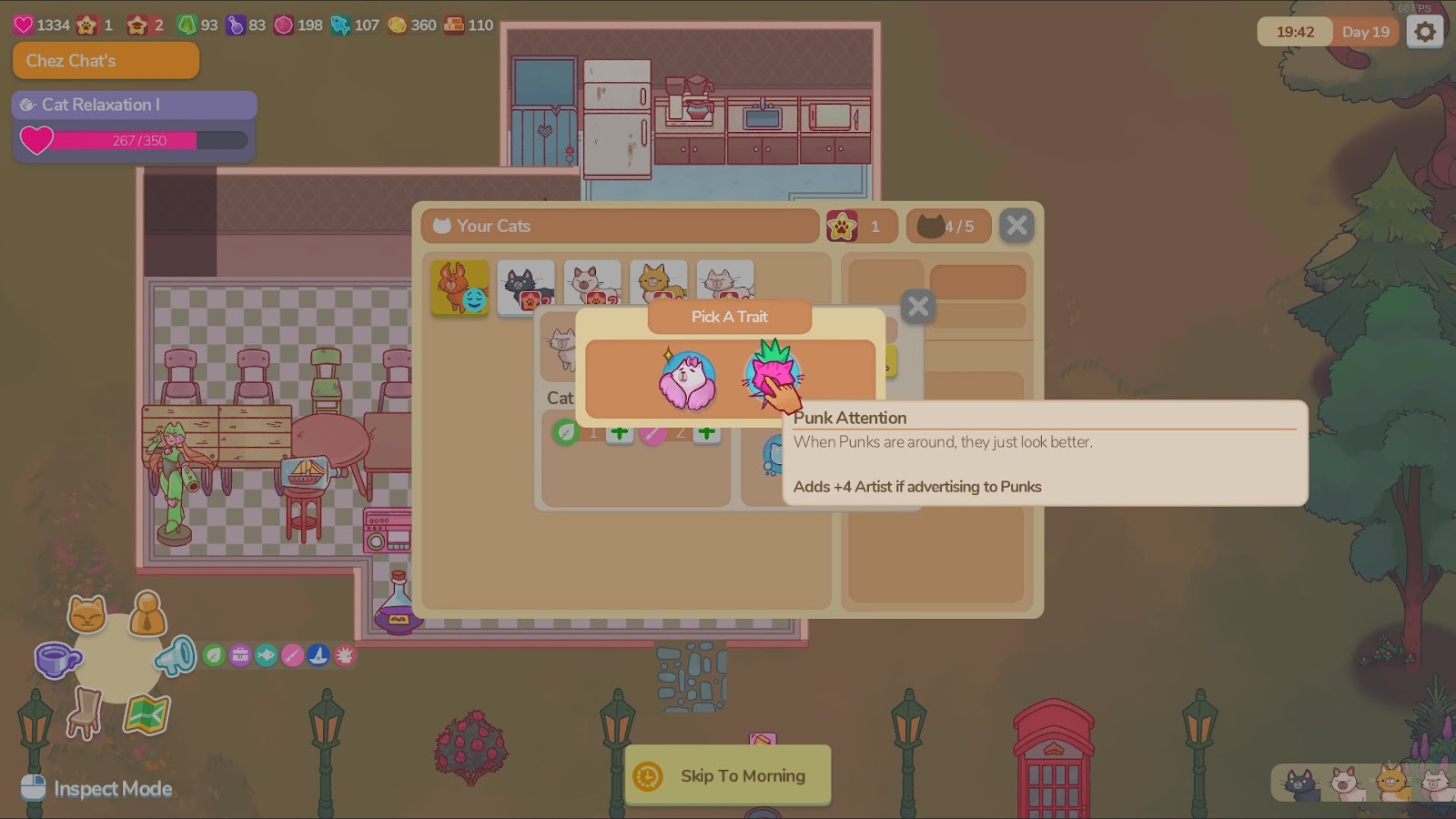The image size is (1456, 819).
Task: Select the orange cat portrait
Action: [x=460, y=288]
